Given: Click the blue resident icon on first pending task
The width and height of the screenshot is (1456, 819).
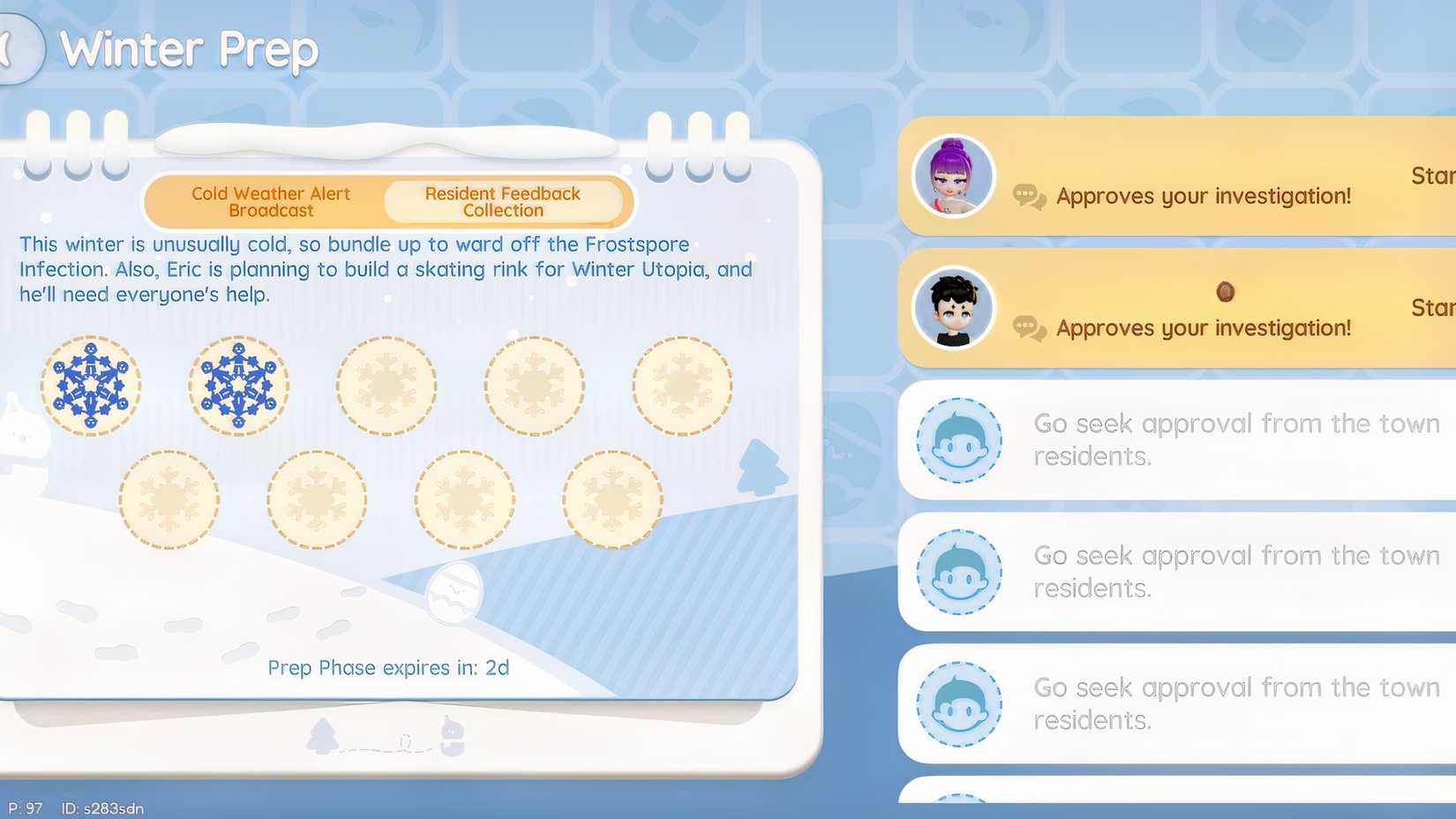Looking at the screenshot, I should tap(959, 440).
